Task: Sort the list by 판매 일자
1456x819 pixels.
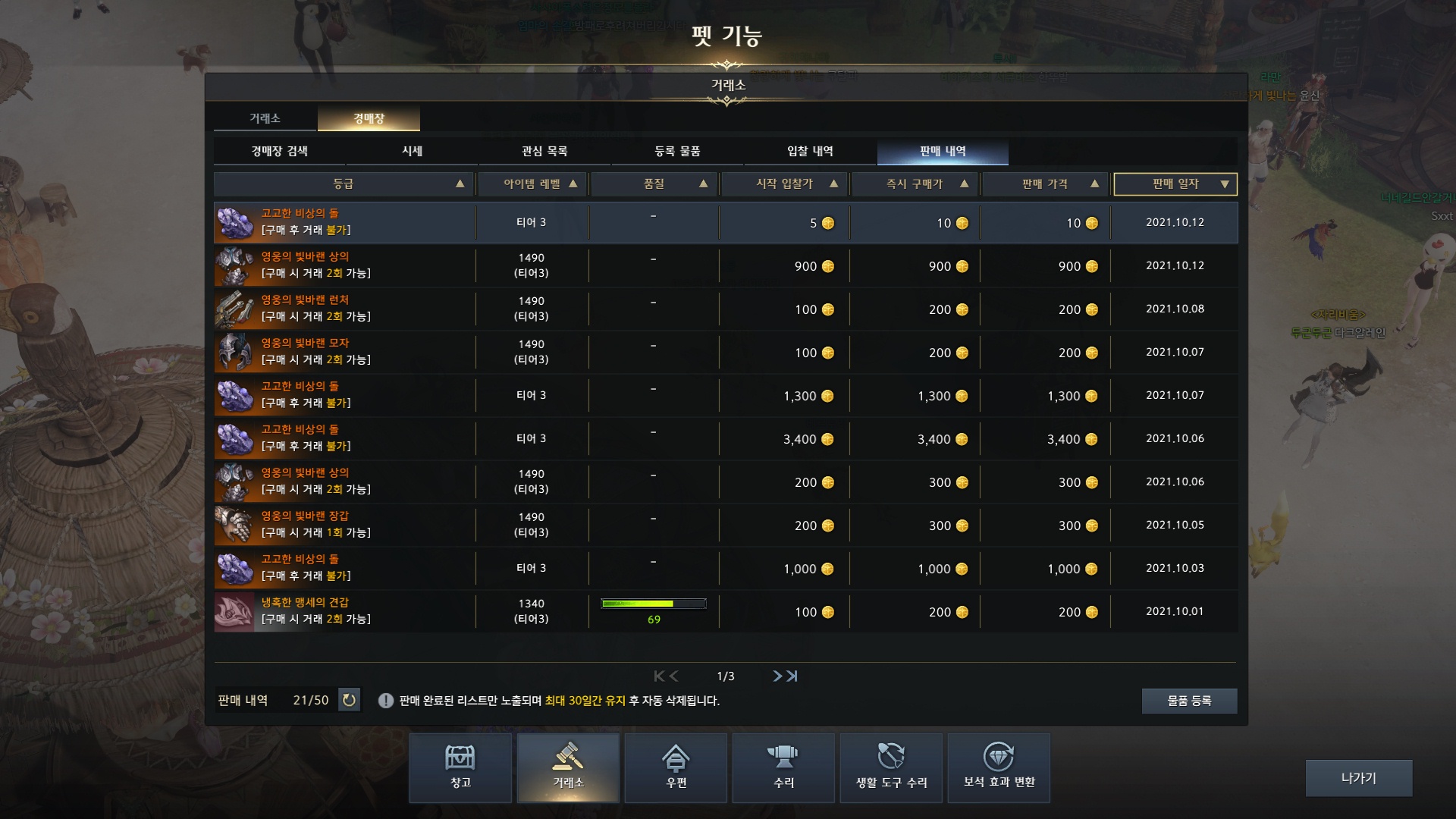Action: 1175,184
